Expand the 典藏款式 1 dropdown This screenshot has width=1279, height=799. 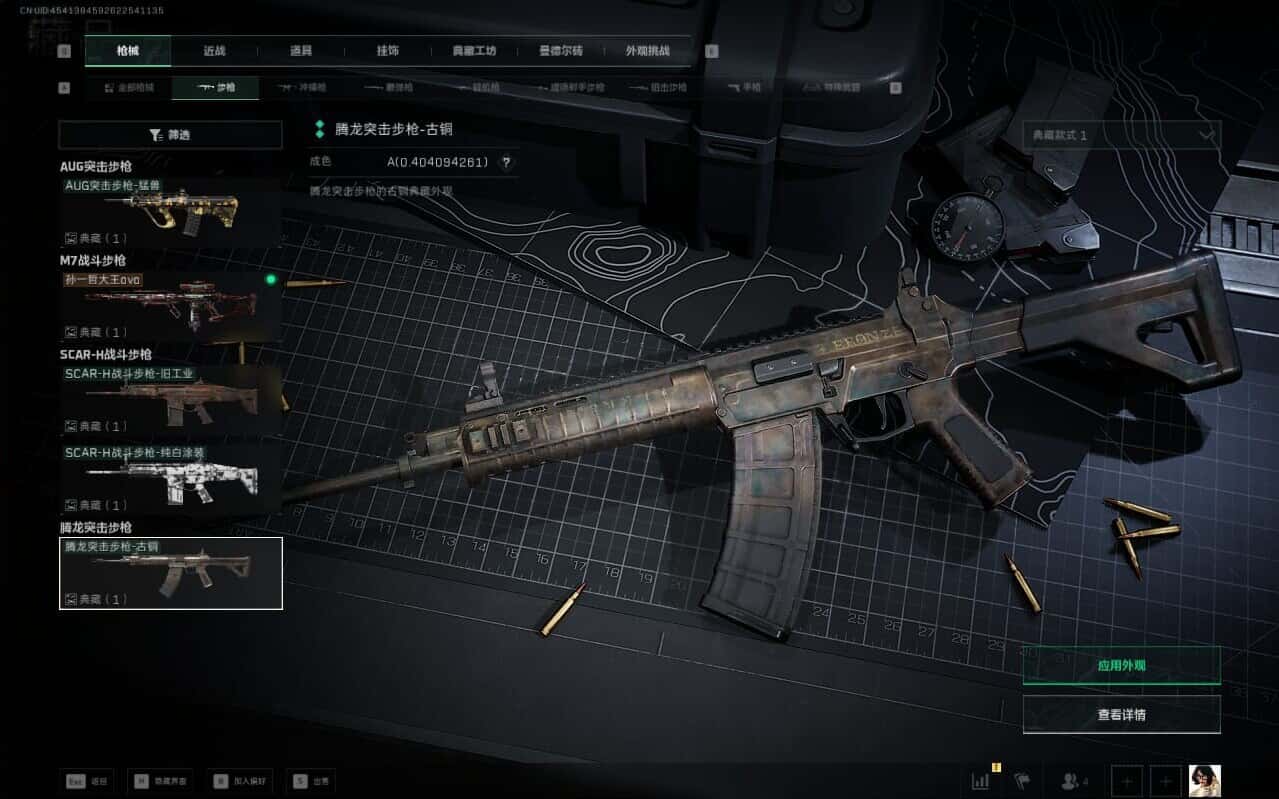pos(1121,135)
